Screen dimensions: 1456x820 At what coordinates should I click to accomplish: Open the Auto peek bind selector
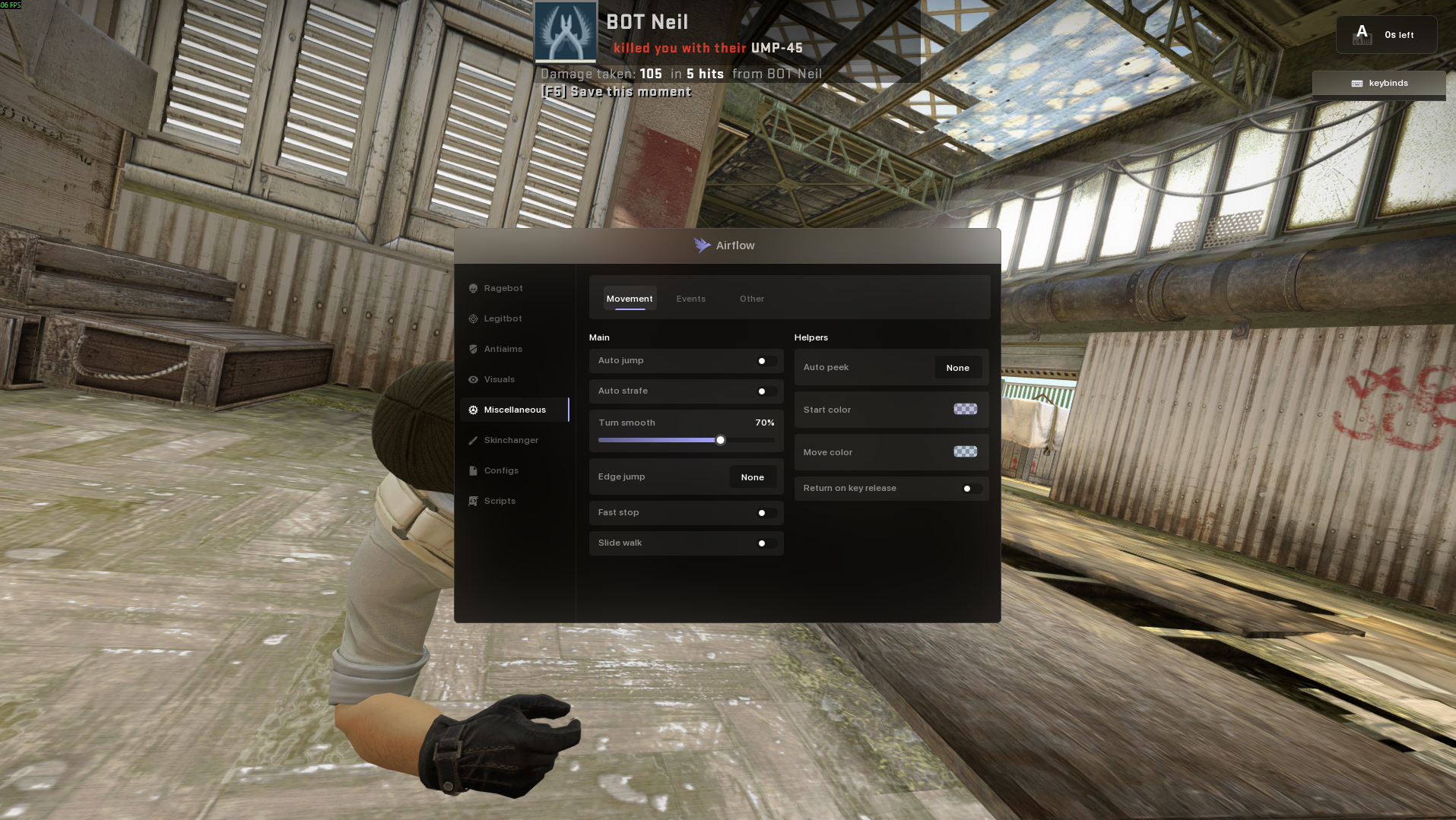pos(957,367)
